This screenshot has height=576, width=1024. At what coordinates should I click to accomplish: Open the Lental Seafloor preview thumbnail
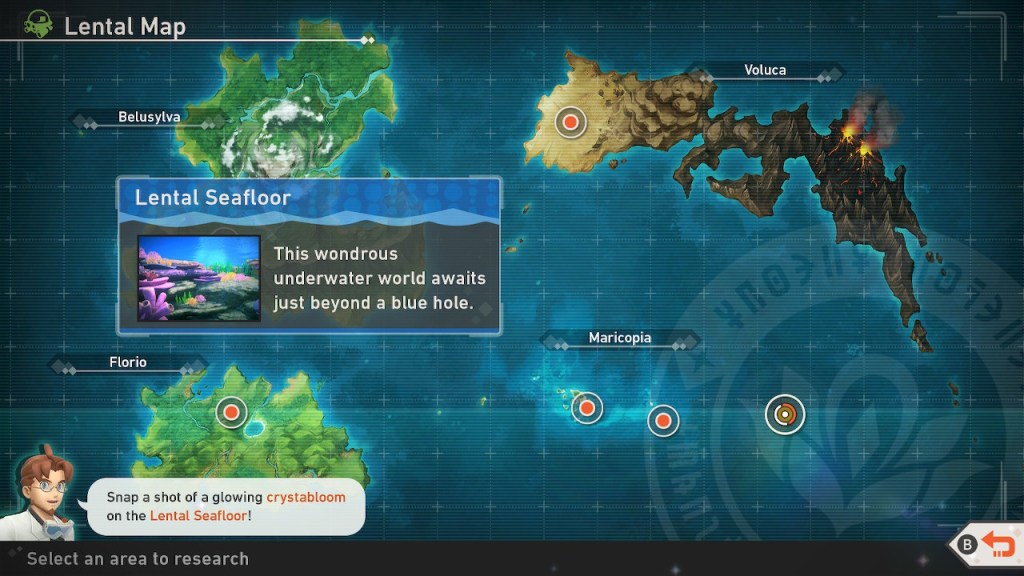tap(199, 278)
